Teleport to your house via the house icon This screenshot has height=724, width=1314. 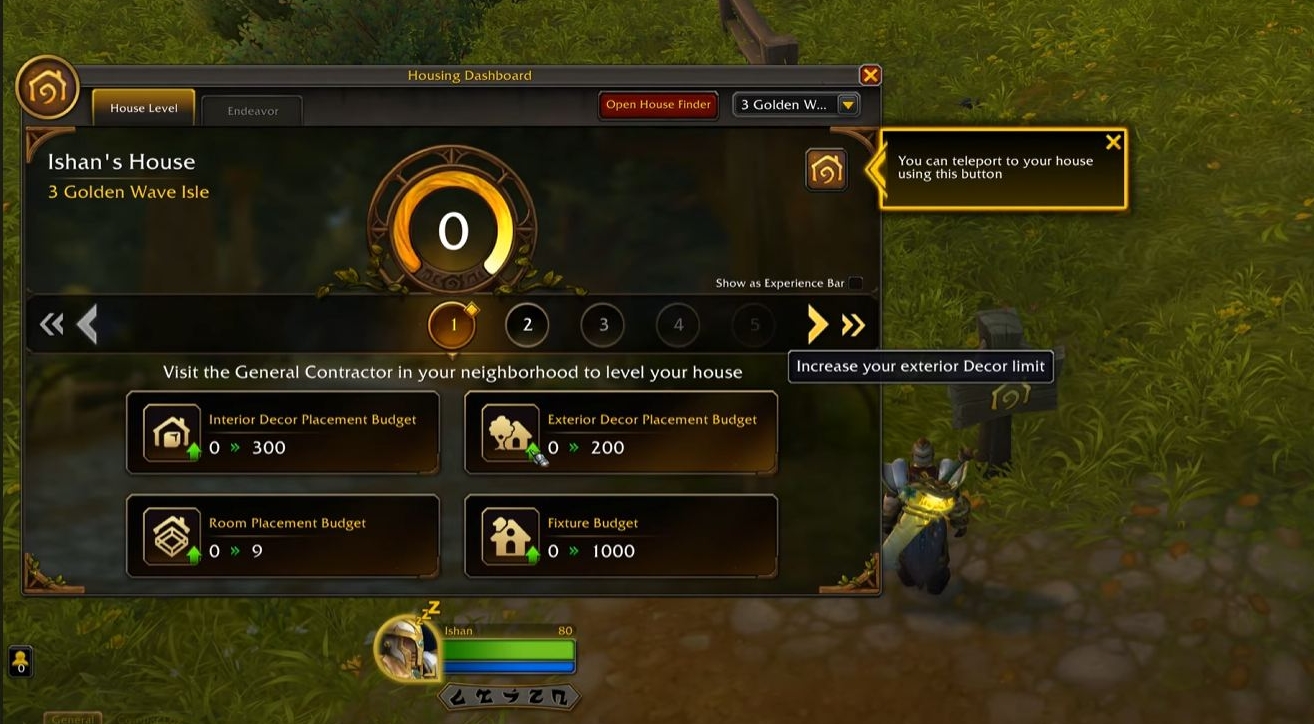click(826, 169)
